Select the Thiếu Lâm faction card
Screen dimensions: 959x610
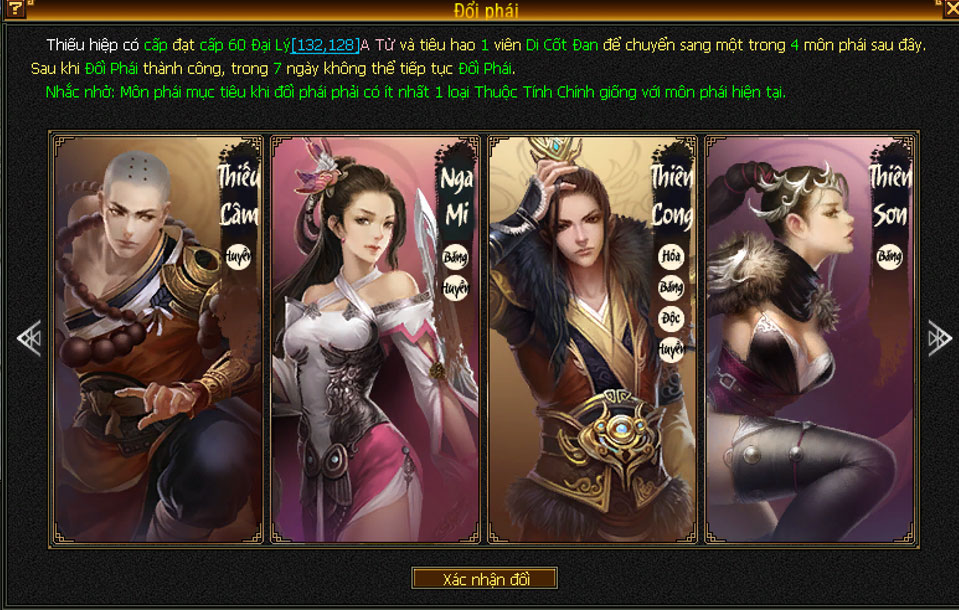tap(157, 340)
